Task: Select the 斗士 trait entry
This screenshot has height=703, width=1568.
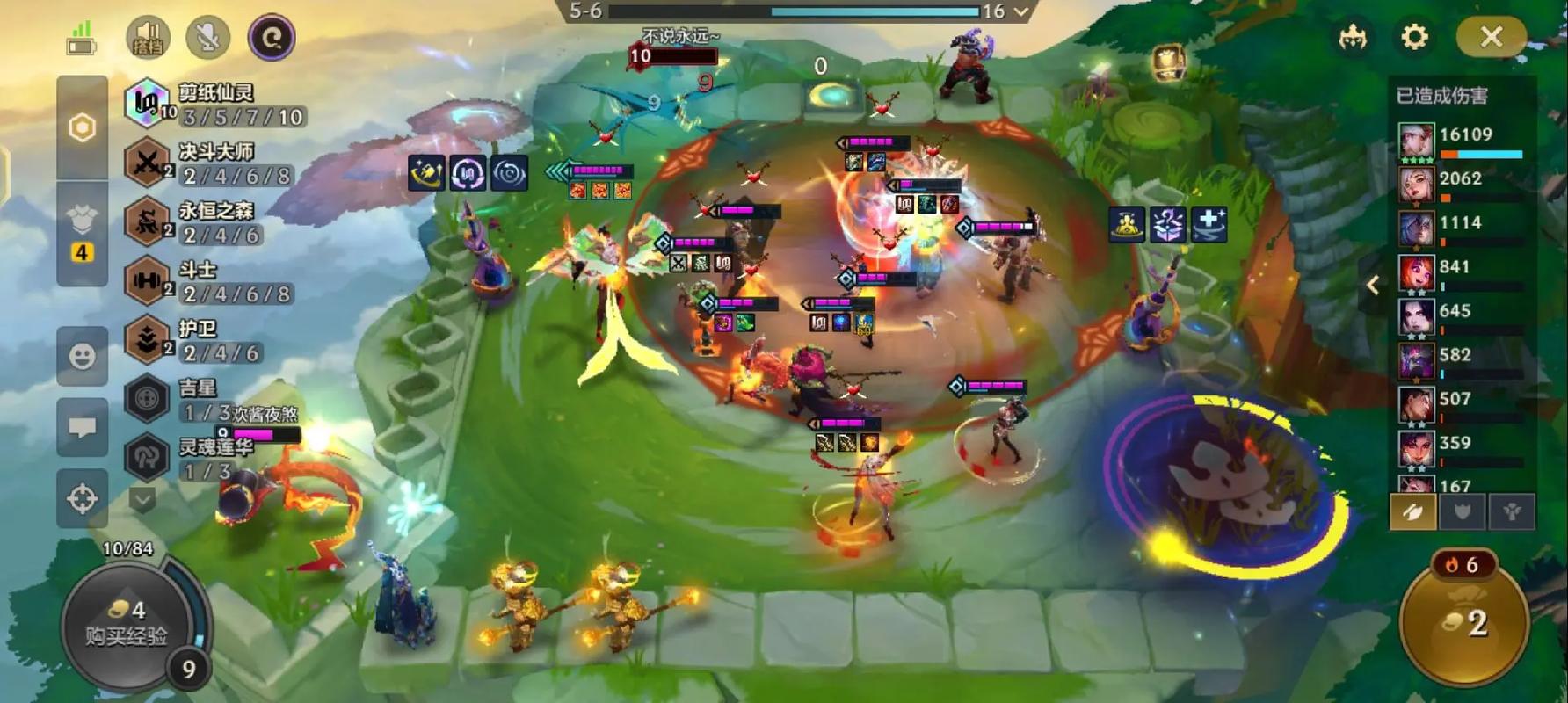Action: point(215,281)
